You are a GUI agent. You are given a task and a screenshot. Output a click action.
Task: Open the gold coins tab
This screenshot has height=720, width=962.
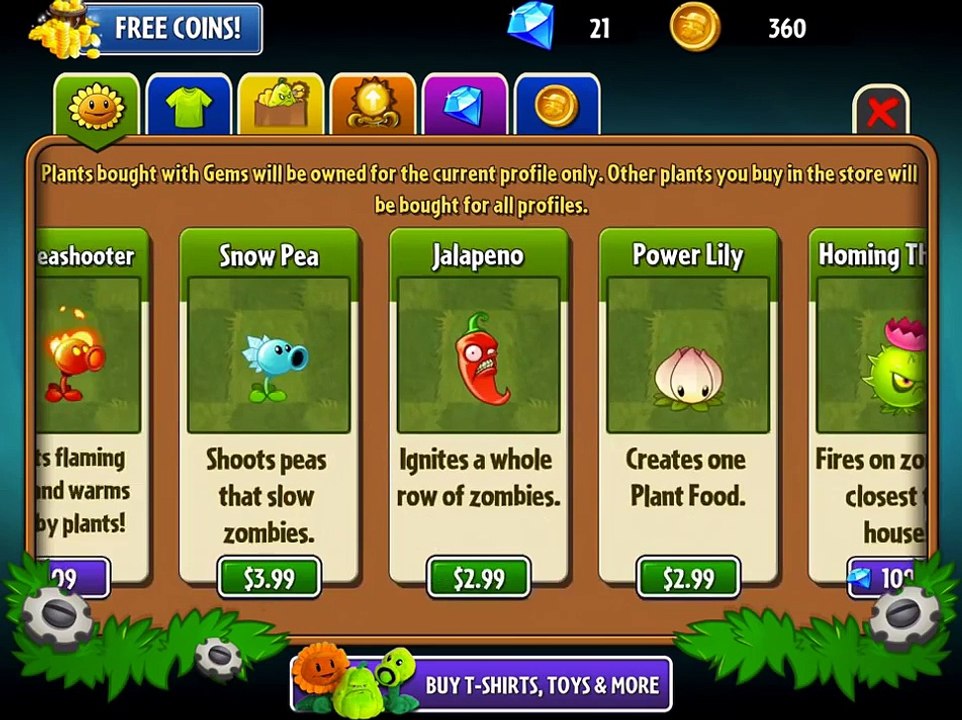click(556, 106)
